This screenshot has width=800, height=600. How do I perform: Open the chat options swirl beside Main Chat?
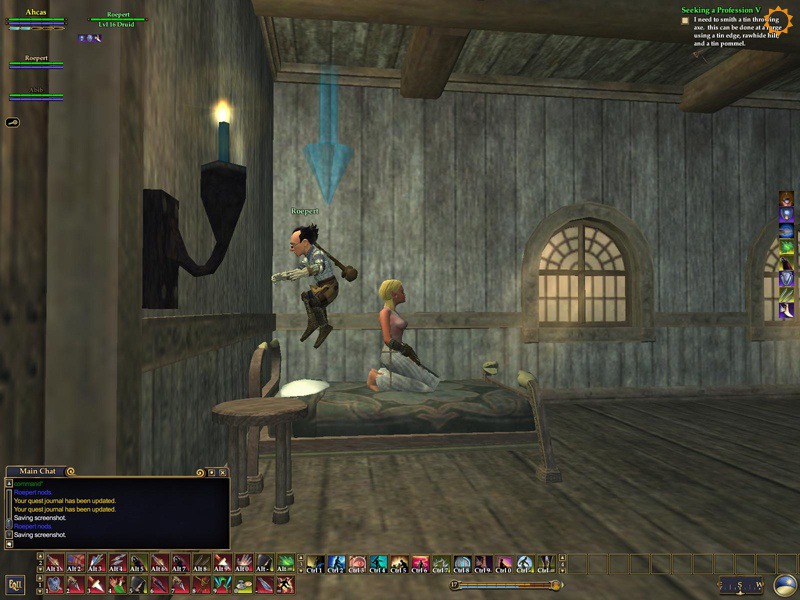[x=70, y=471]
